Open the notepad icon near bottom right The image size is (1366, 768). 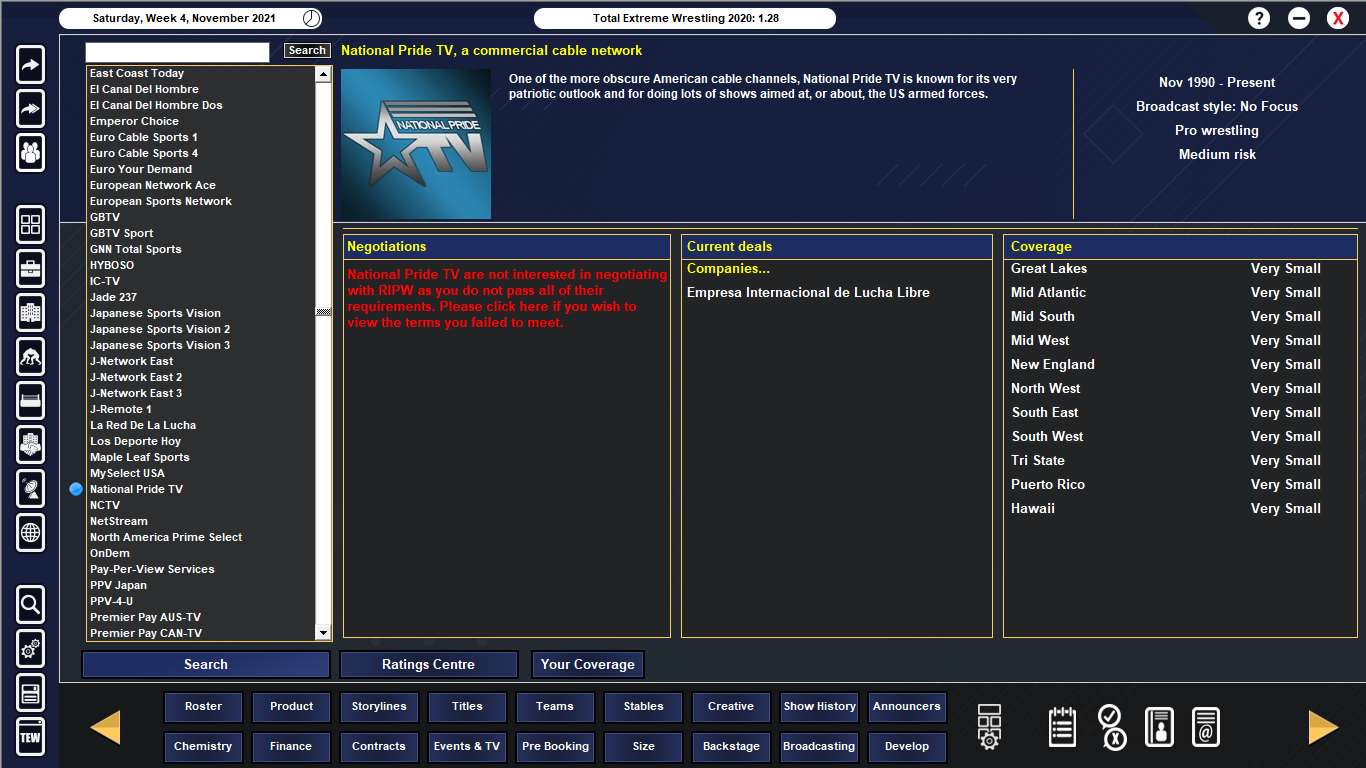(1061, 727)
